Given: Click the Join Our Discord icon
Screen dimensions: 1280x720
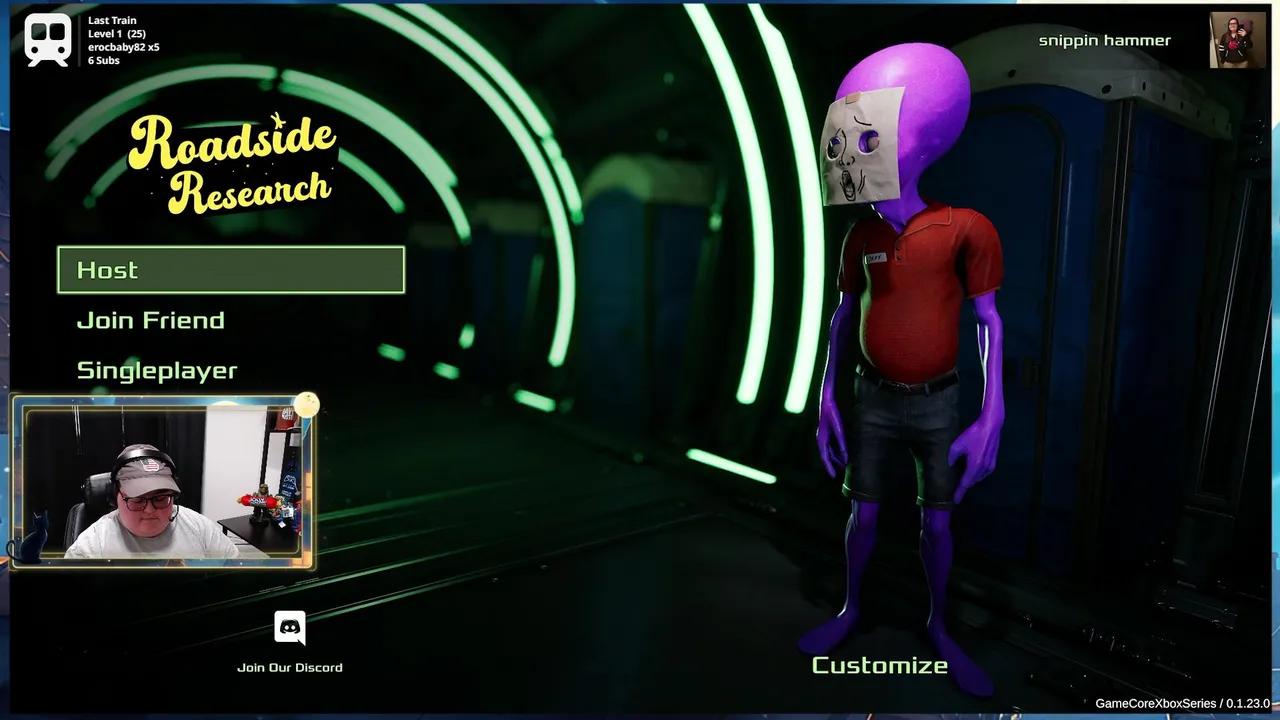Looking at the screenshot, I should click(289, 627).
